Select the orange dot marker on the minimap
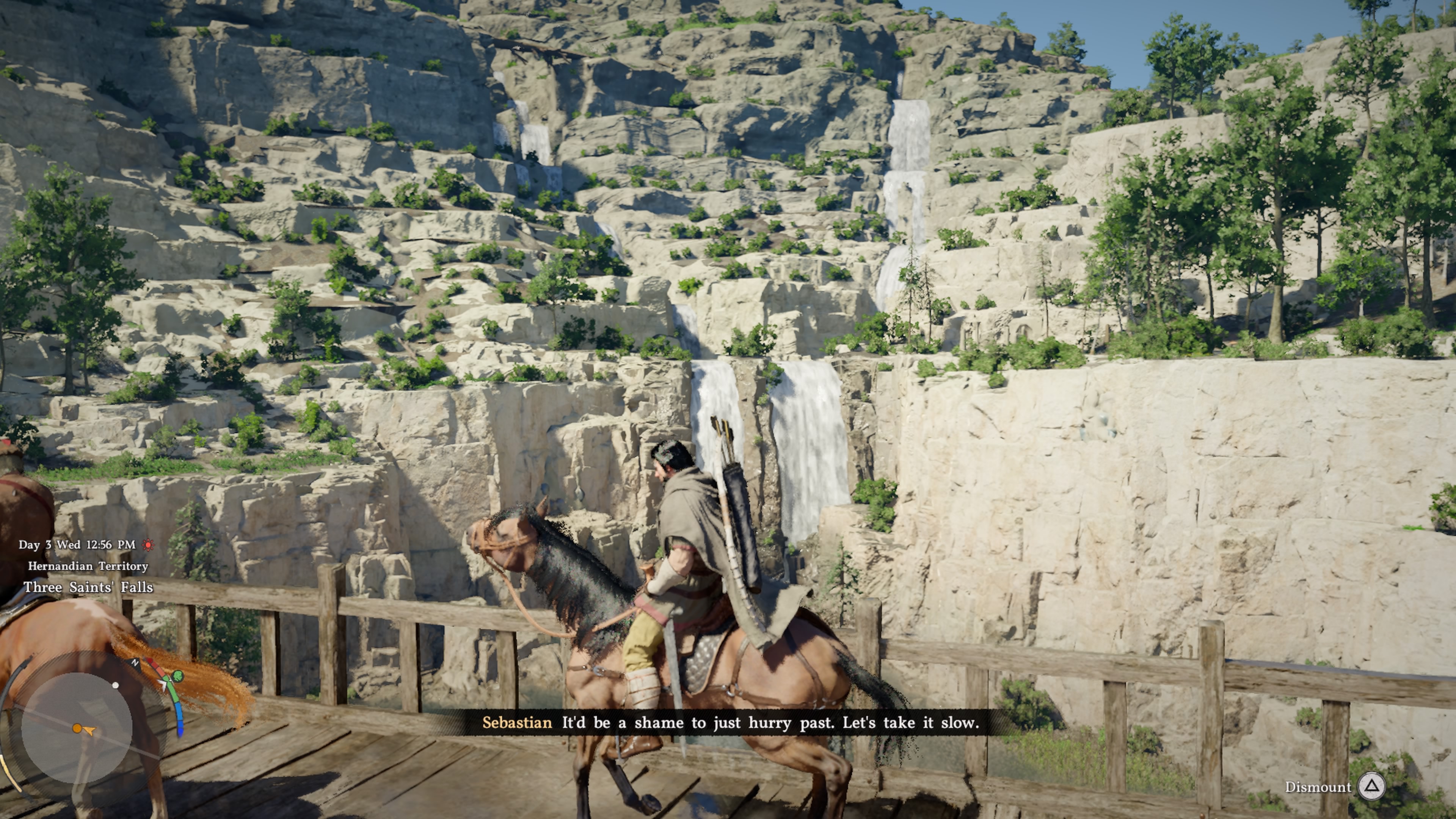The width and height of the screenshot is (1456, 819). coord(77,728)
